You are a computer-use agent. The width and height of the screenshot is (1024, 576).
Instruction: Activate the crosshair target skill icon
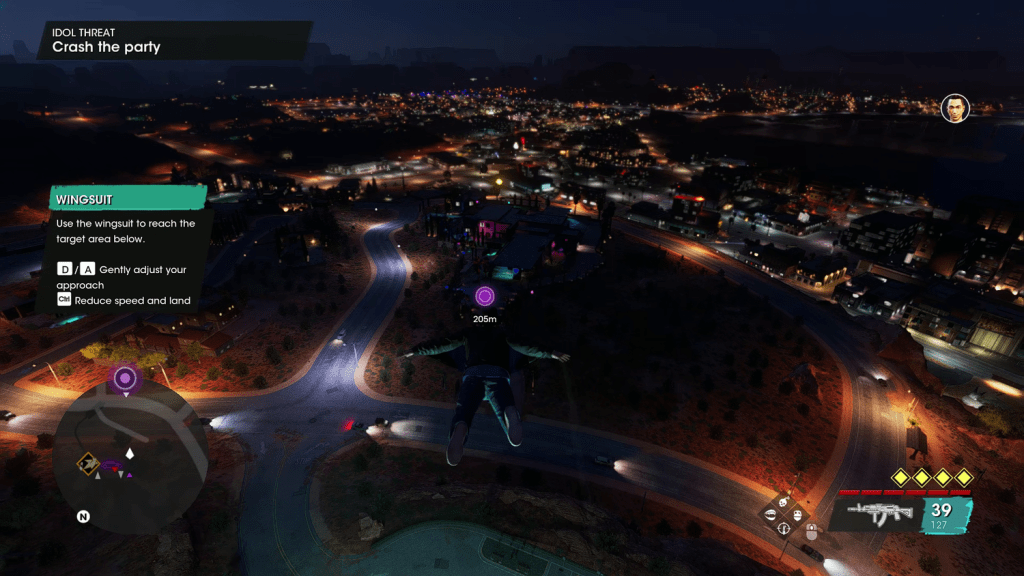pyautogui.click(x=784, y=528)
